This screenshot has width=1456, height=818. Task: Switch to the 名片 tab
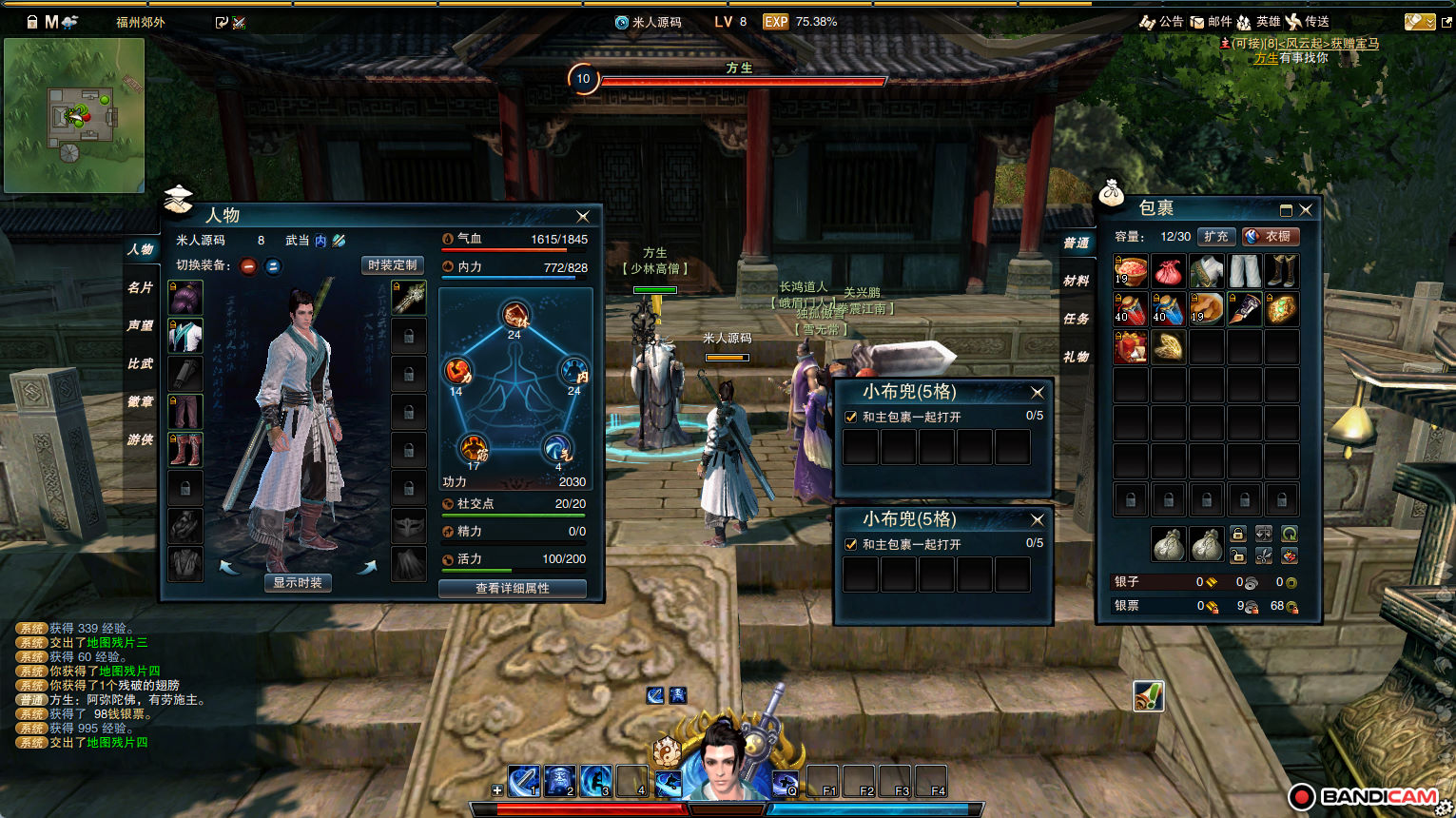tap(141, 287)
